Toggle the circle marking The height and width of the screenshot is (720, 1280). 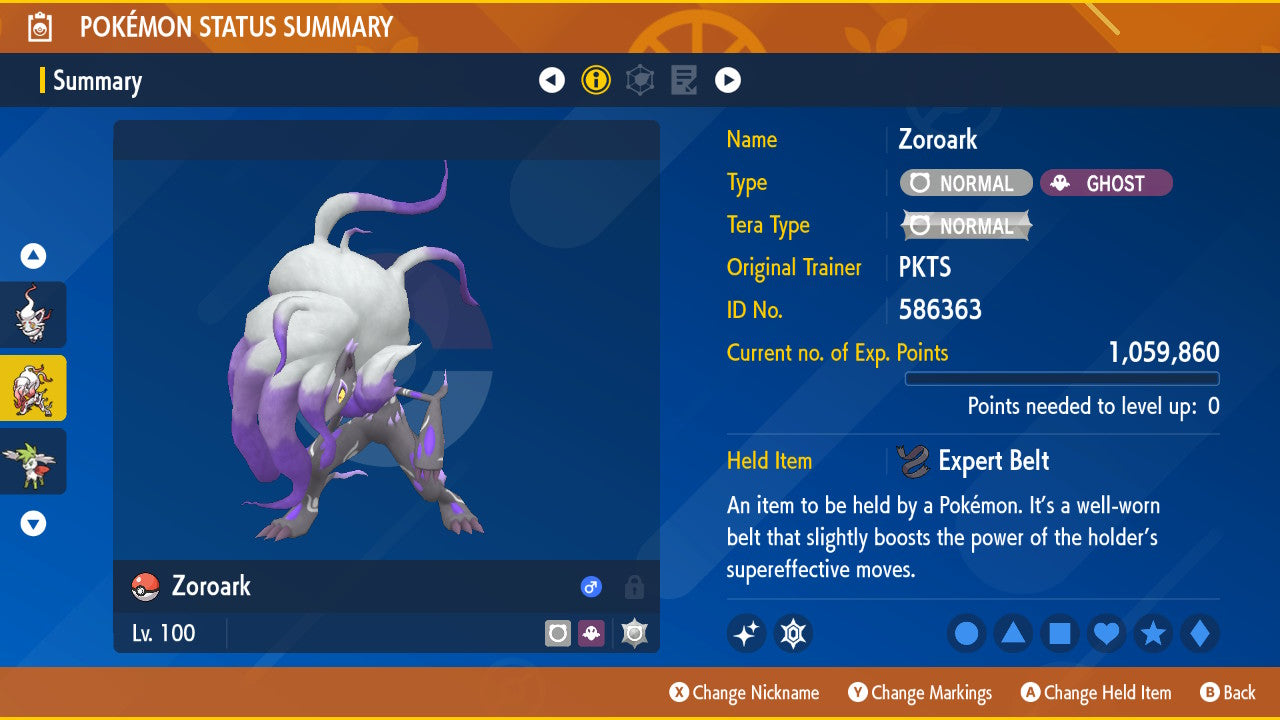[967, 634]
